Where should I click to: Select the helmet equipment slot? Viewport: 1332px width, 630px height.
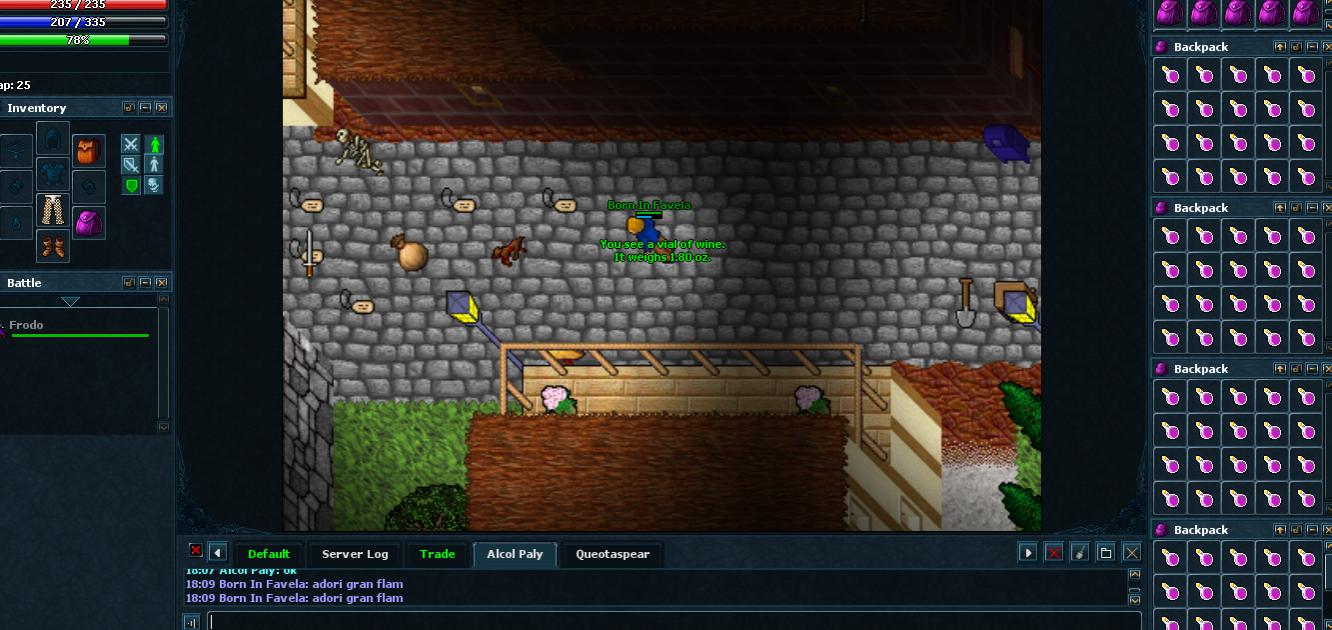pos(53,138)
